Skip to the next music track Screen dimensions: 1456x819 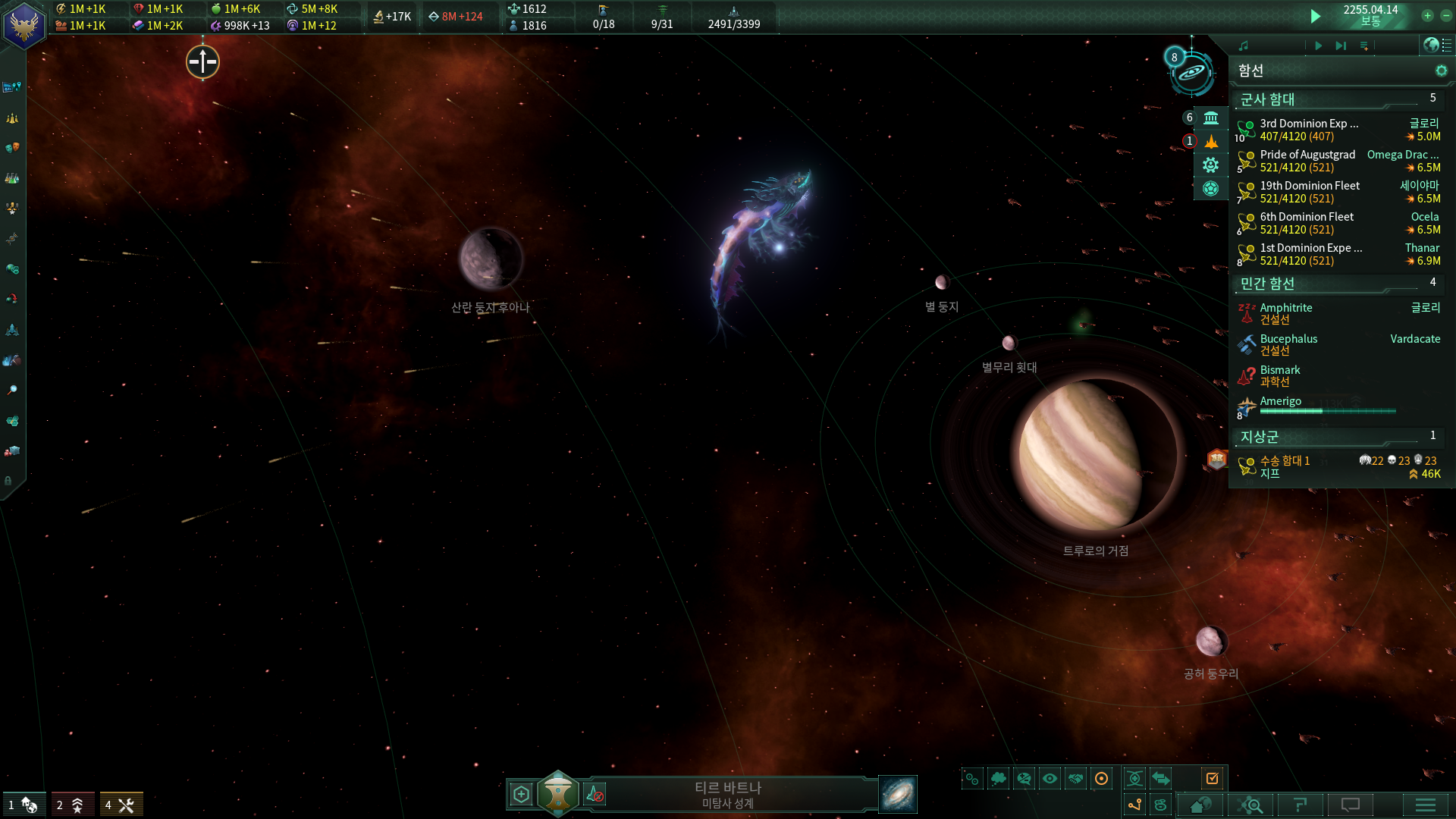(x=1341, y=45)
